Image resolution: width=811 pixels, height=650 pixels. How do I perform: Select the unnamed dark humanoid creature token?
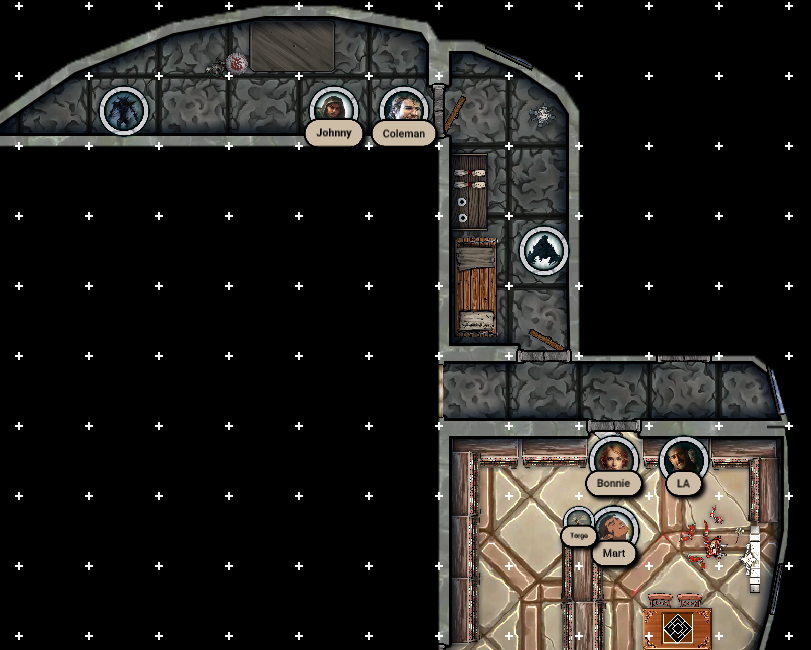click(x=124, y=110)
